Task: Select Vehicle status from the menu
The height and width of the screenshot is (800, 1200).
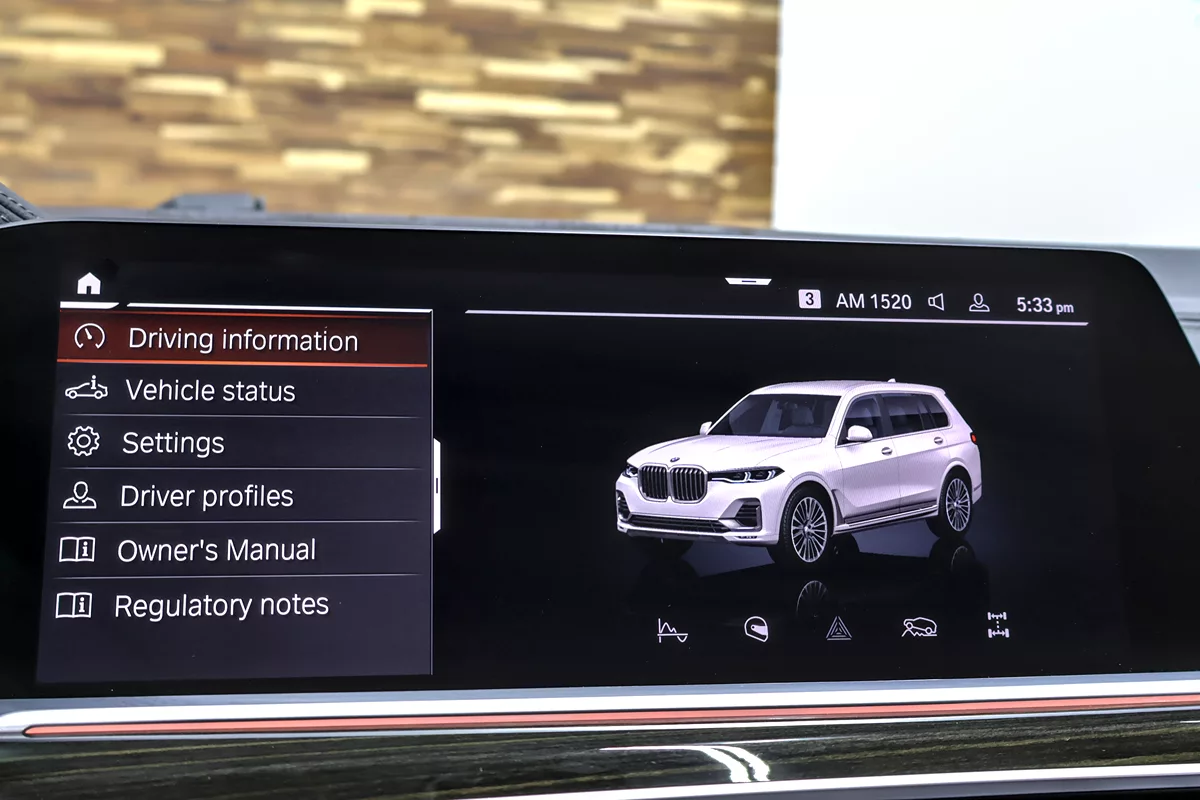Action: click(x=210, y=391)
